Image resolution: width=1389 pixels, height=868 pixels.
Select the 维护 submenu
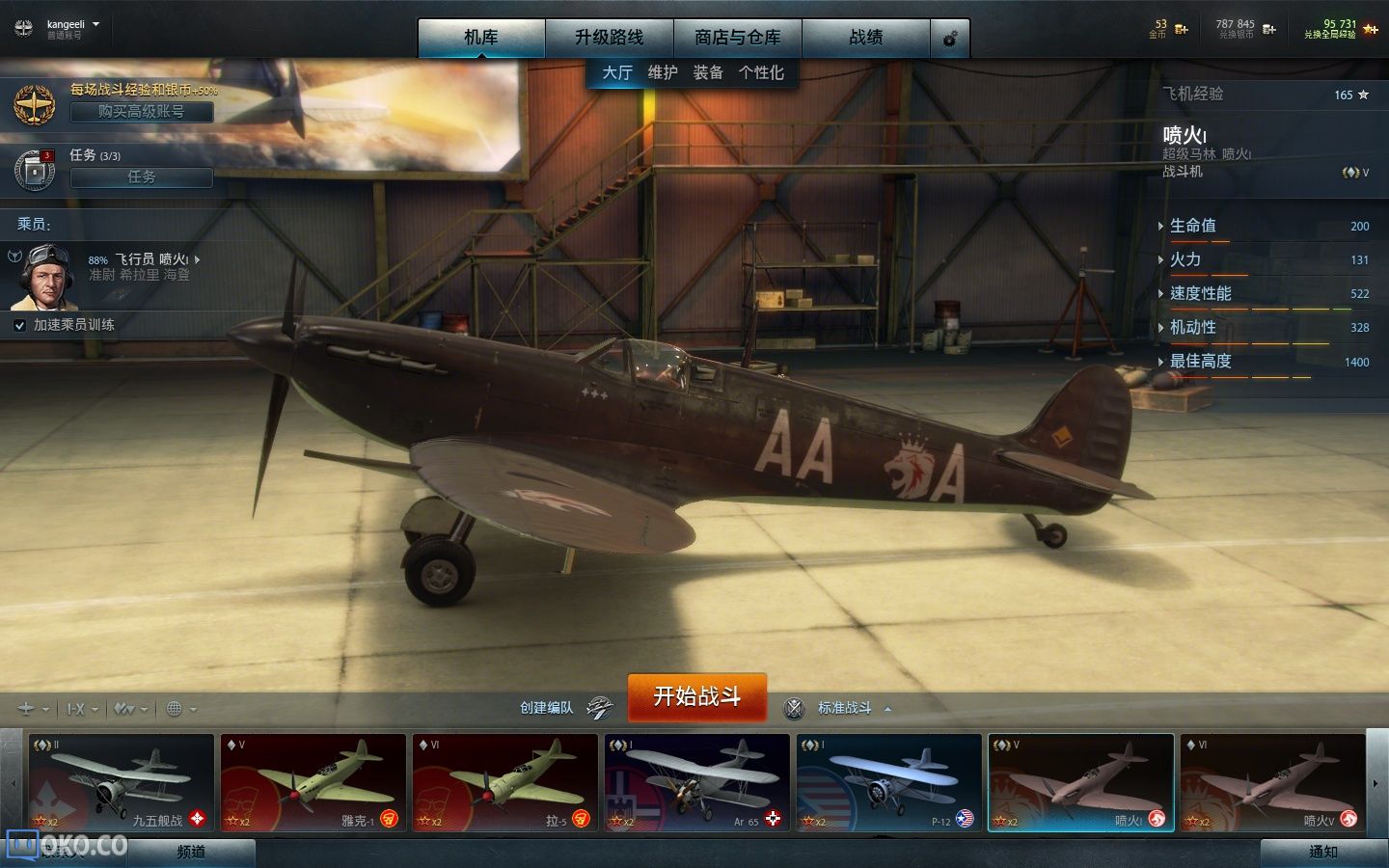663,72
